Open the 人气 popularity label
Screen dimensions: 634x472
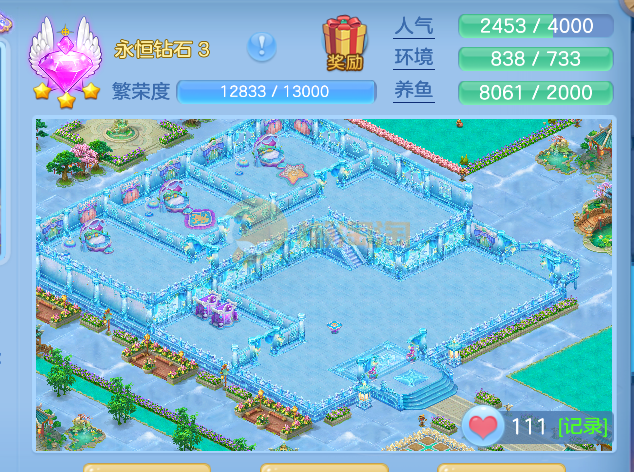click(414, 25)
